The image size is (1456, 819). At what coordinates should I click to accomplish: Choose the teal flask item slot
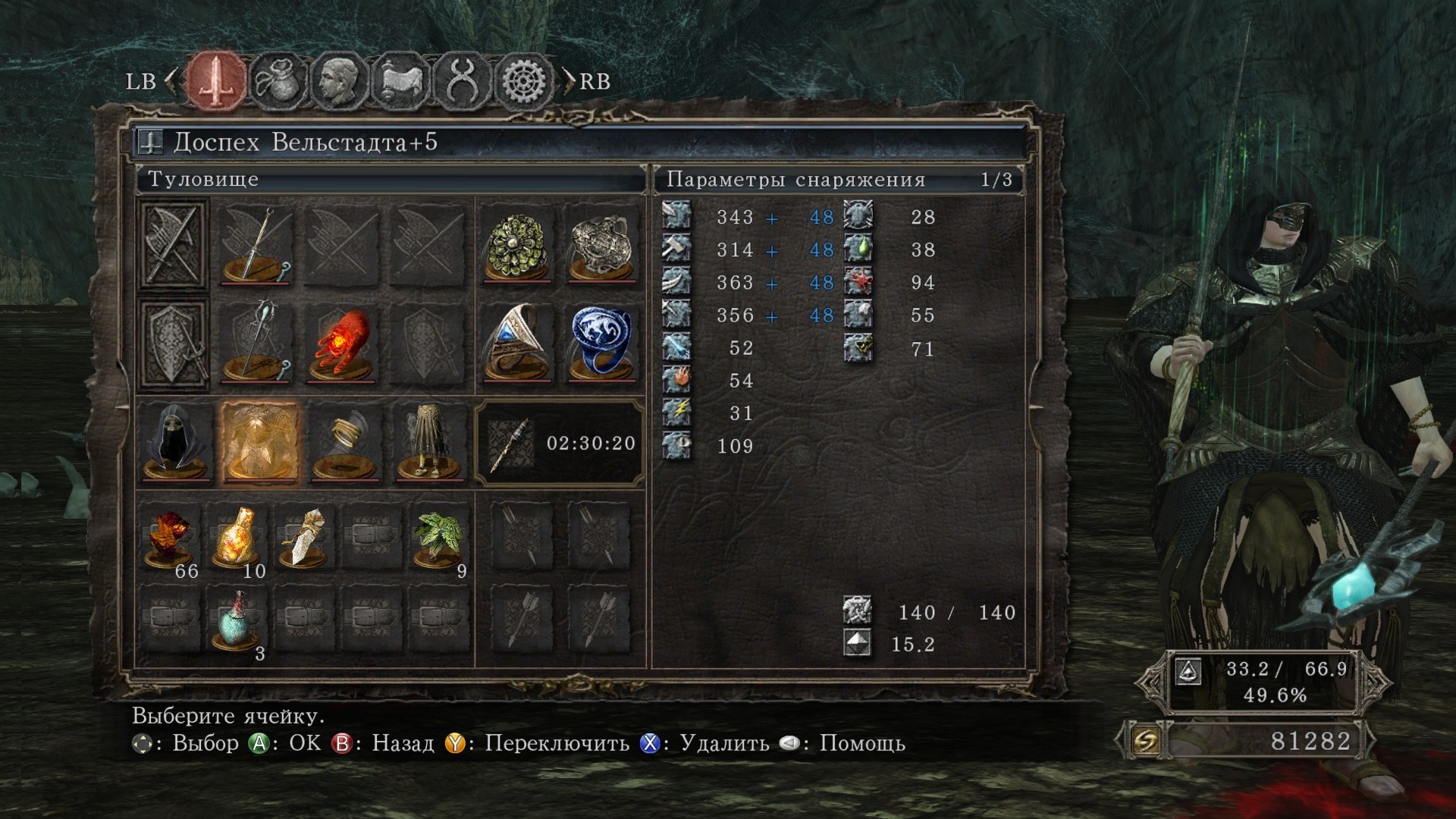237,620
